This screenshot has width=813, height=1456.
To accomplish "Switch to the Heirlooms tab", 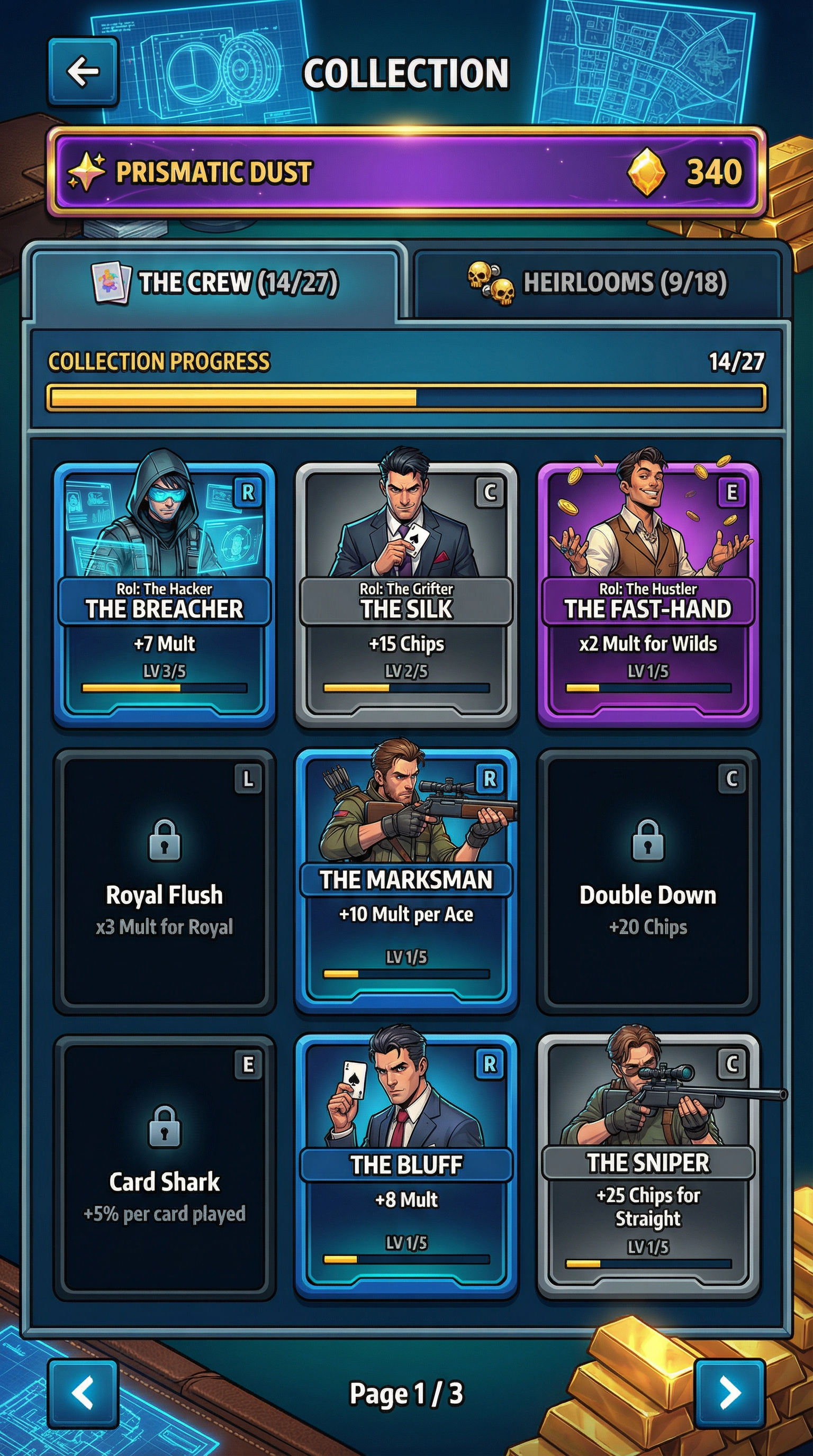I will [597, 282].
